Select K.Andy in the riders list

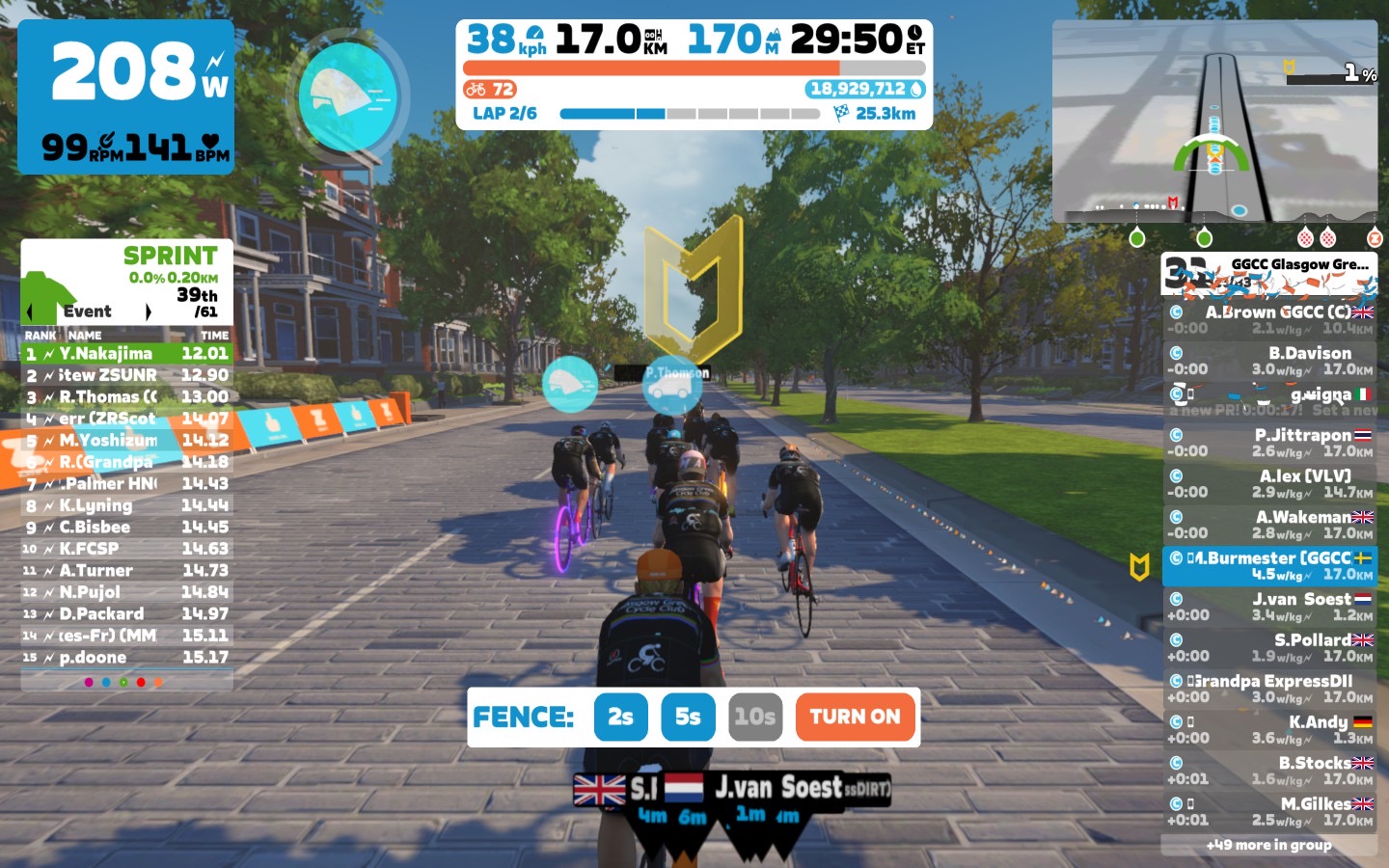[1268, 729]
